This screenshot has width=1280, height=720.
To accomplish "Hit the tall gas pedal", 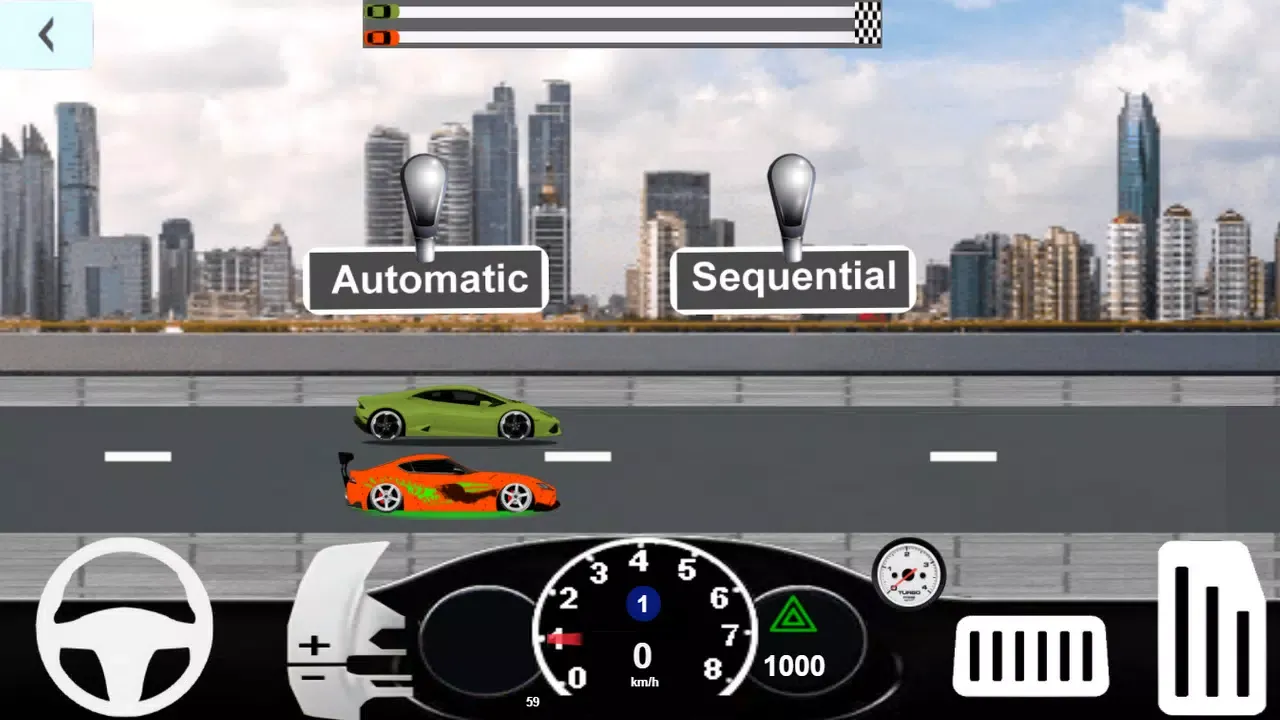I will click(1211, 627).
